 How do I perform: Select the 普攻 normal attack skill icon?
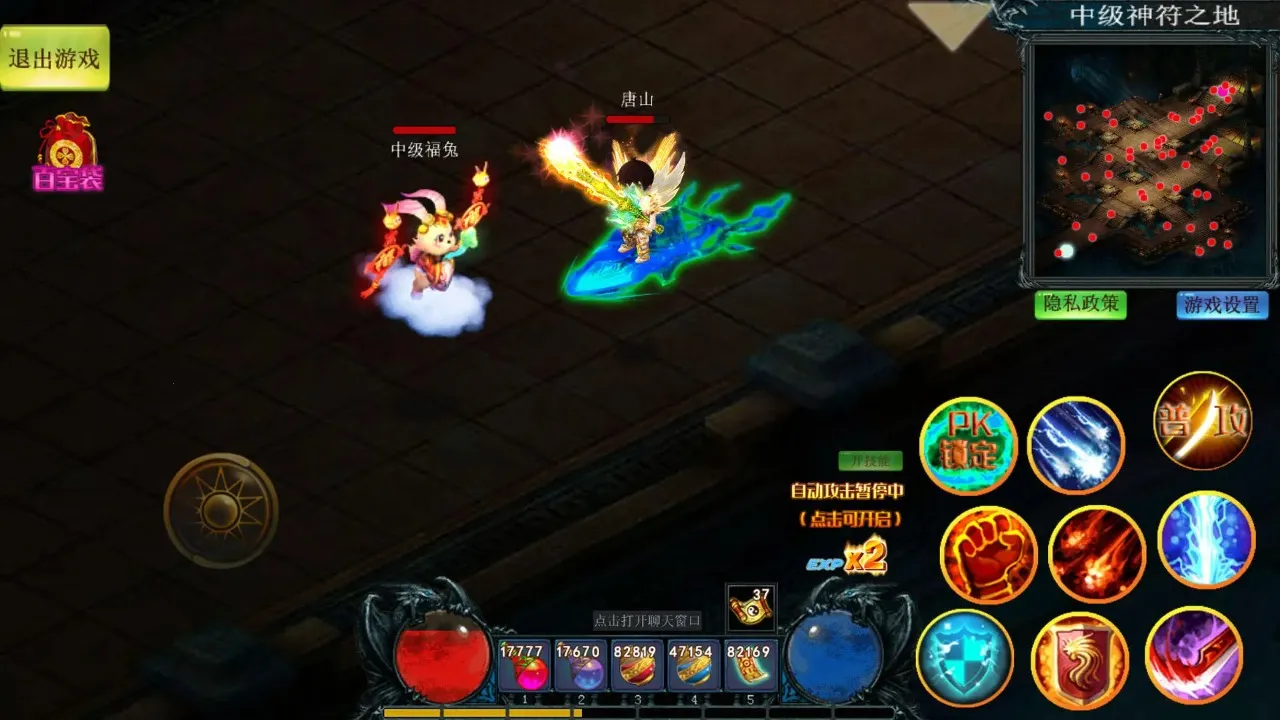click(x=1202, y=424)
